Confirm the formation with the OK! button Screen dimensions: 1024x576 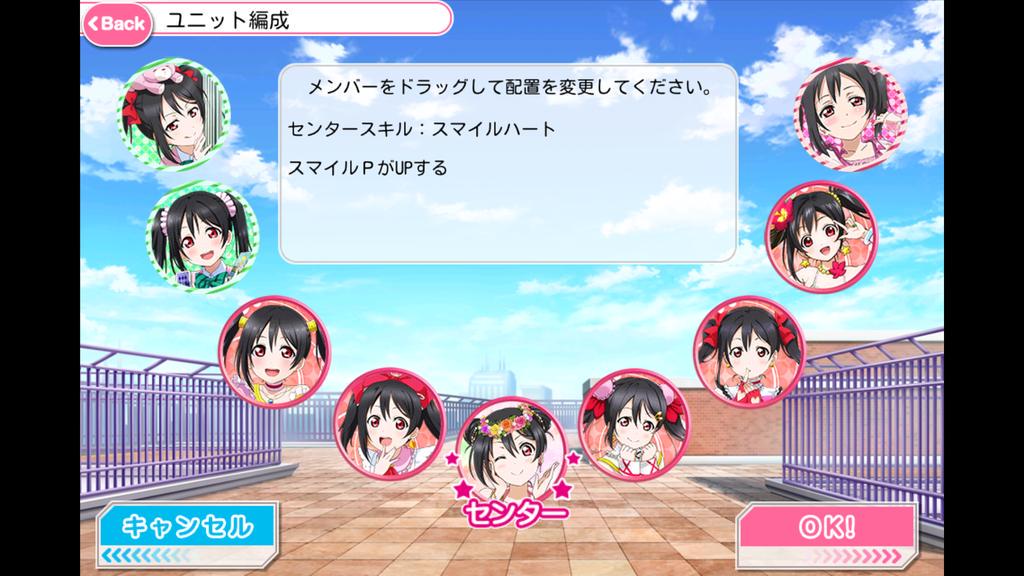[826, 529]
